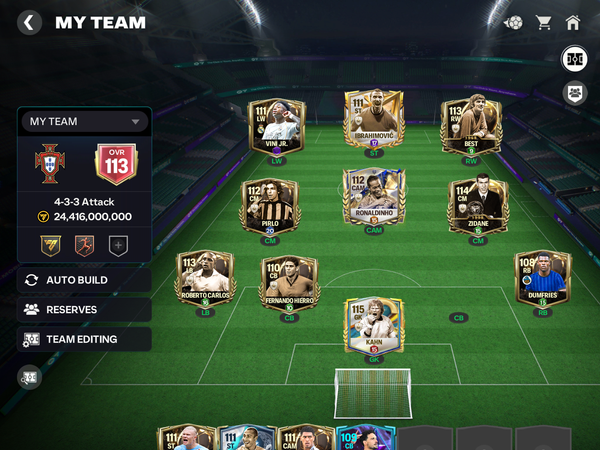This screenshot has width=600, height=450.
Task: Go back using the arrow button
Action: (30, 22)
